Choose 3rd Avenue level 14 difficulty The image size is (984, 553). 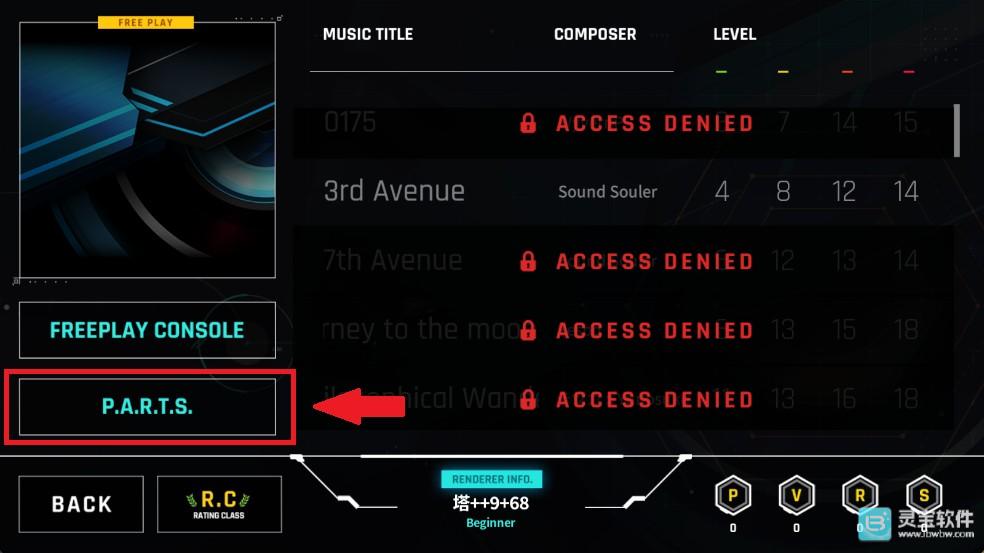(x=905, y=191)
